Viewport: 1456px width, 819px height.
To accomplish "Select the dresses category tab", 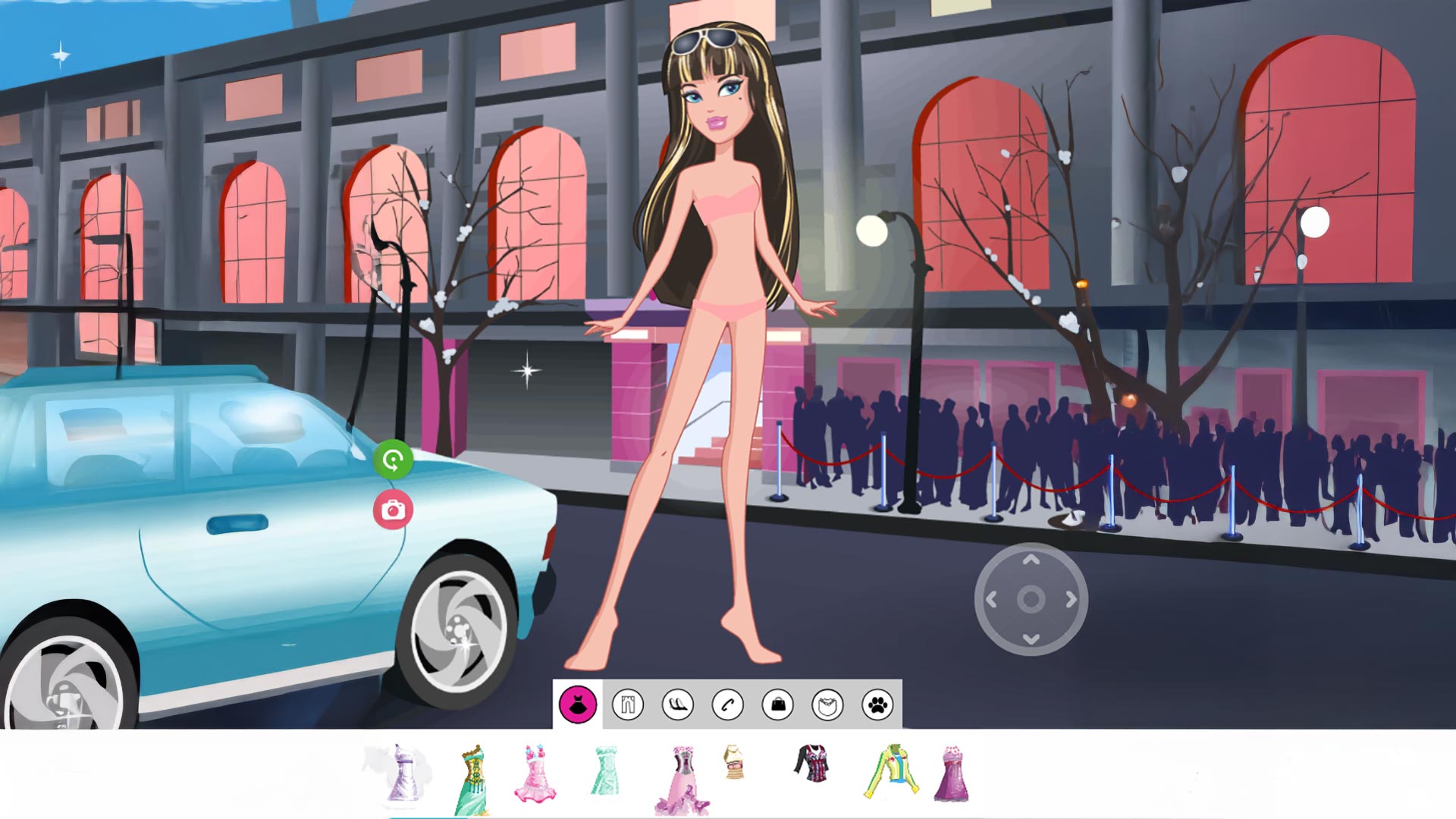I will [x=577, y=704].
